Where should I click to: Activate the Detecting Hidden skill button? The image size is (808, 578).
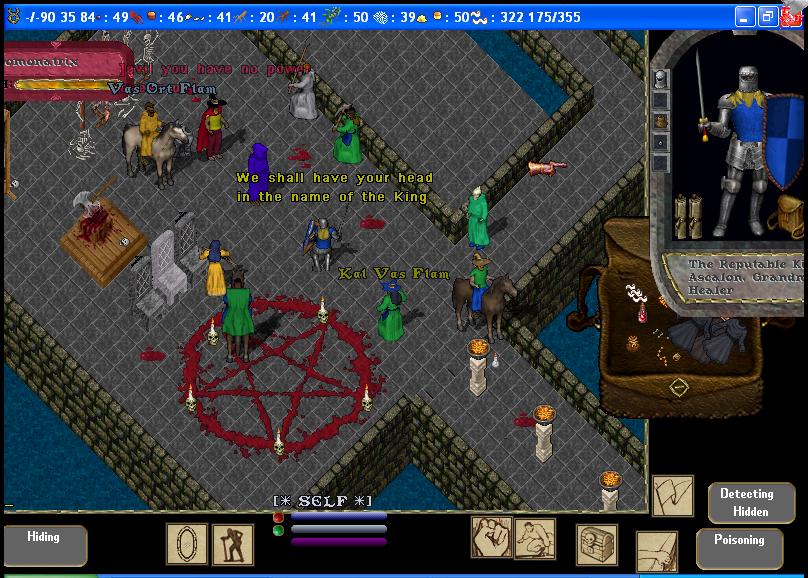[x=746, y=503]
